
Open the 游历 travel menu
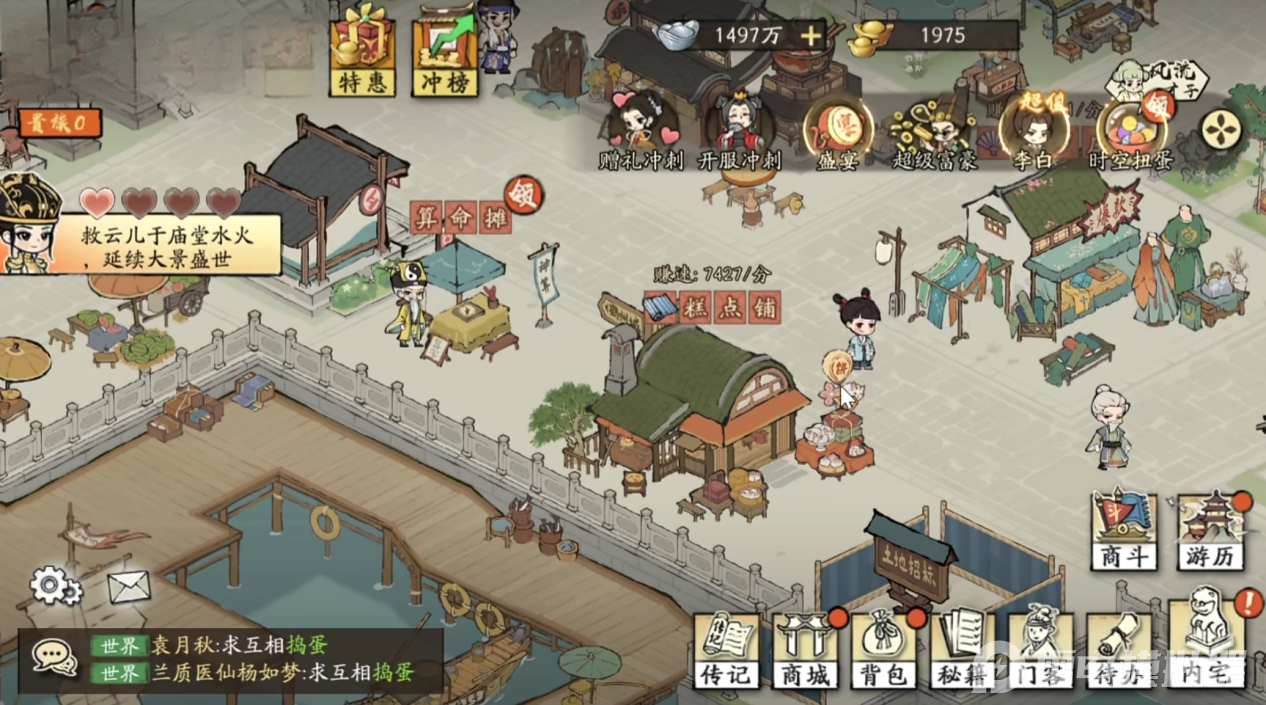pos(1210,532)
